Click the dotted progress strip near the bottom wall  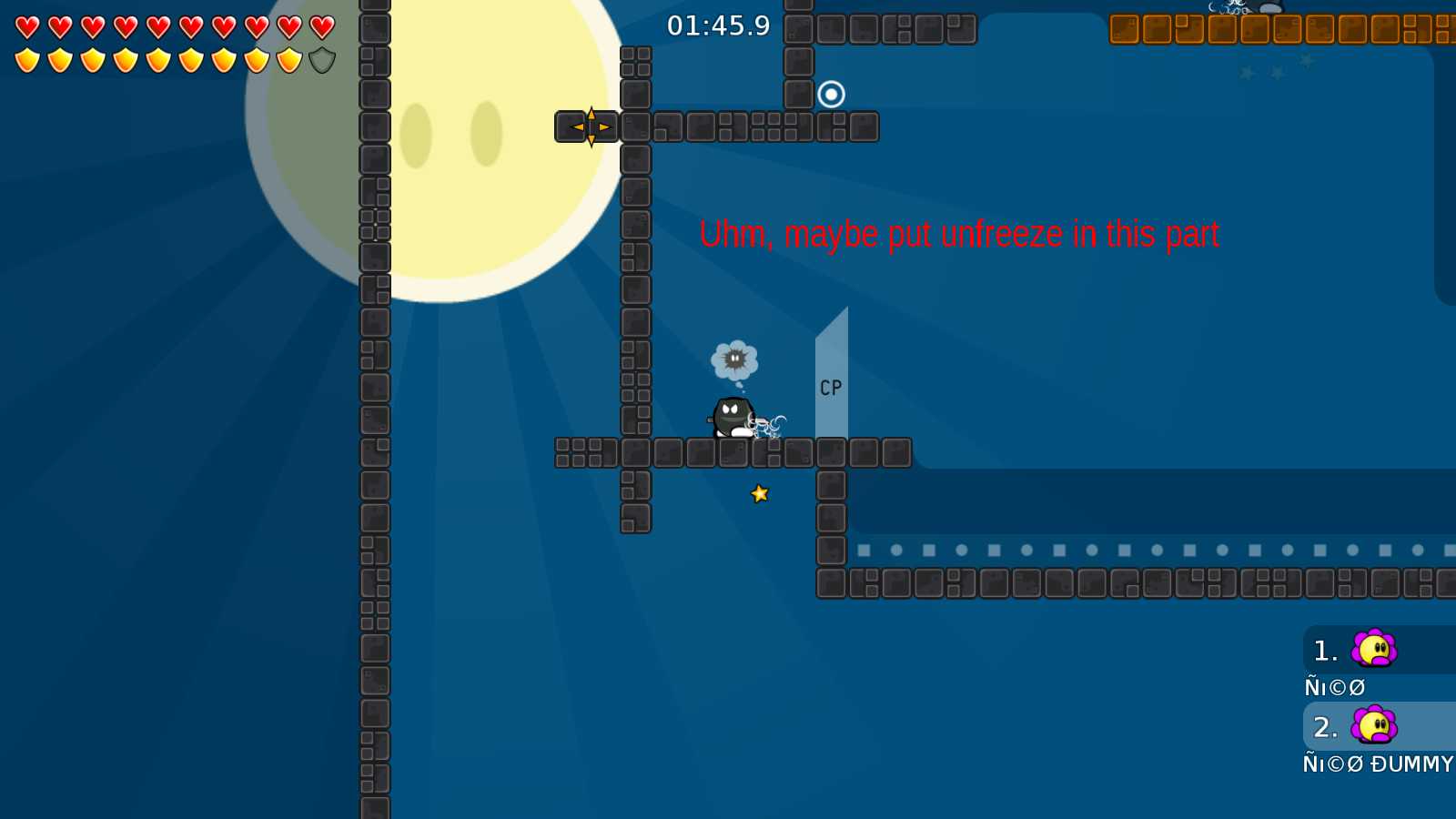(1137, 550)
